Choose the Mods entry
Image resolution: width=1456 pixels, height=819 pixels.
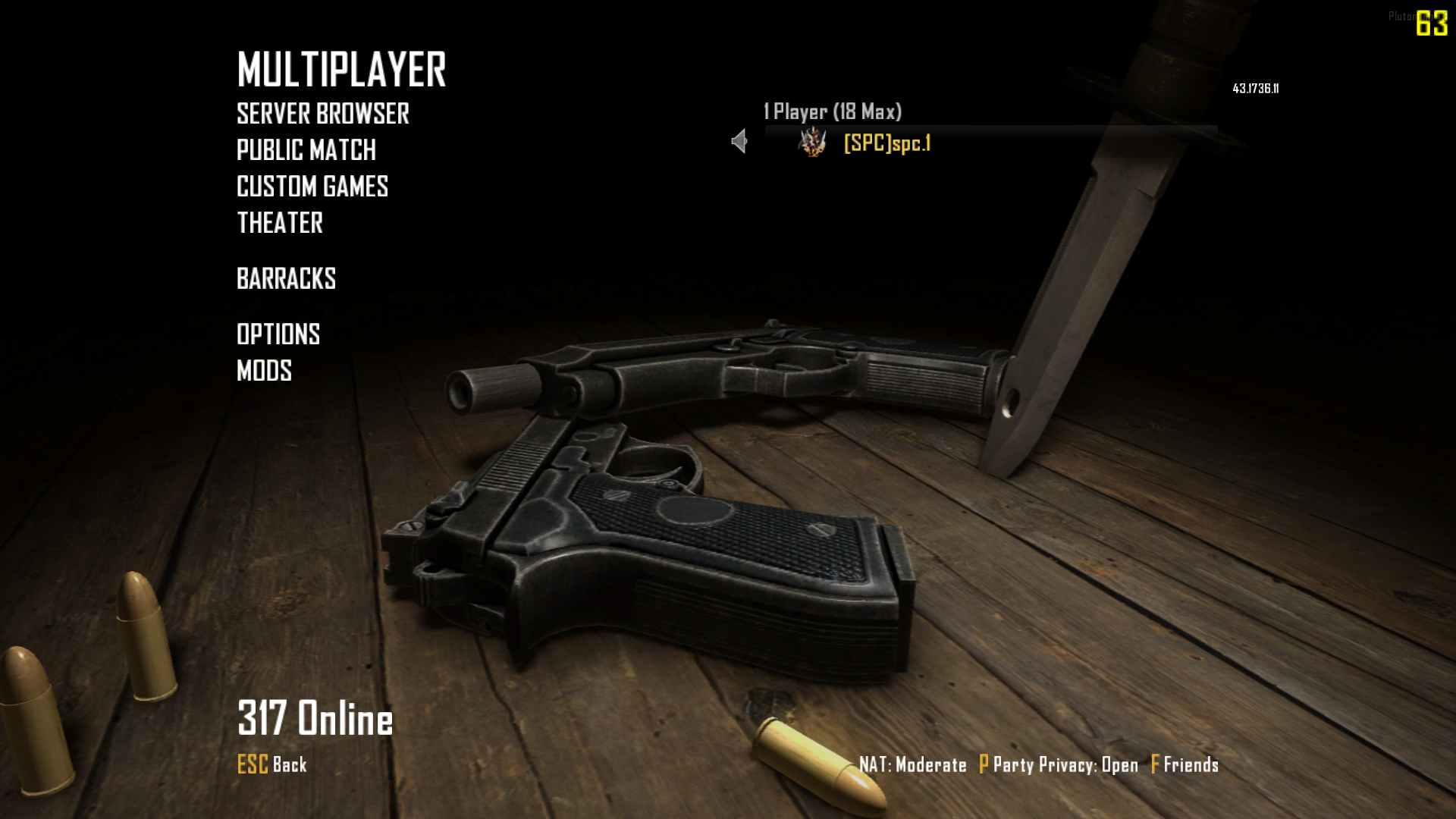point(264,371)
